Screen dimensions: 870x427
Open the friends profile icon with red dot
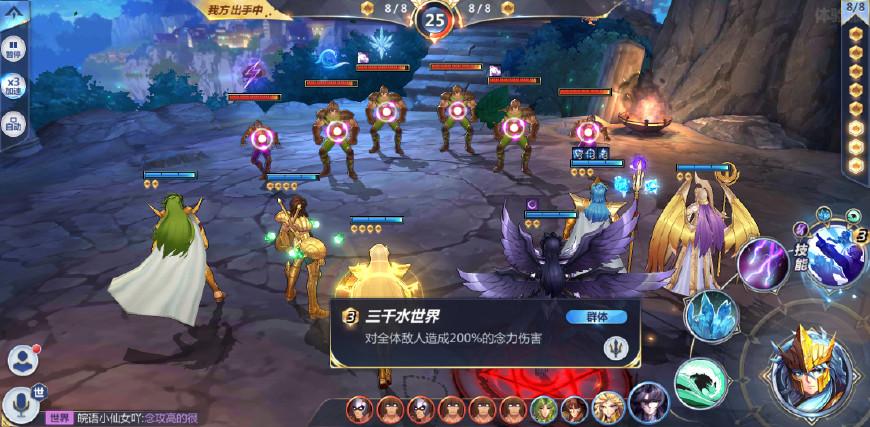tap(21, 359)
